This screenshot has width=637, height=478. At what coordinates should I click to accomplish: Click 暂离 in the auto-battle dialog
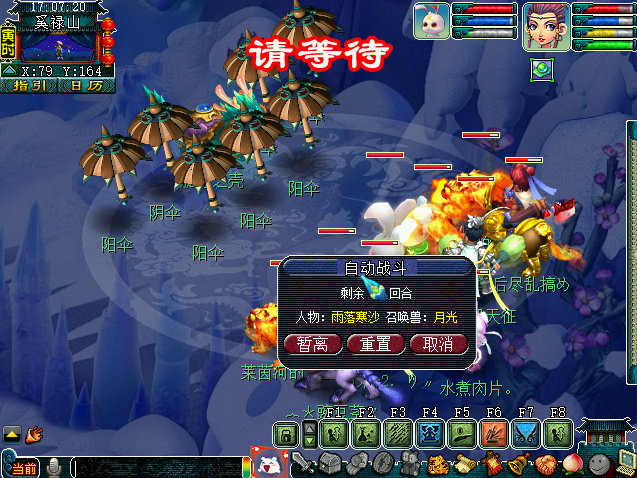tap(314, 344)
